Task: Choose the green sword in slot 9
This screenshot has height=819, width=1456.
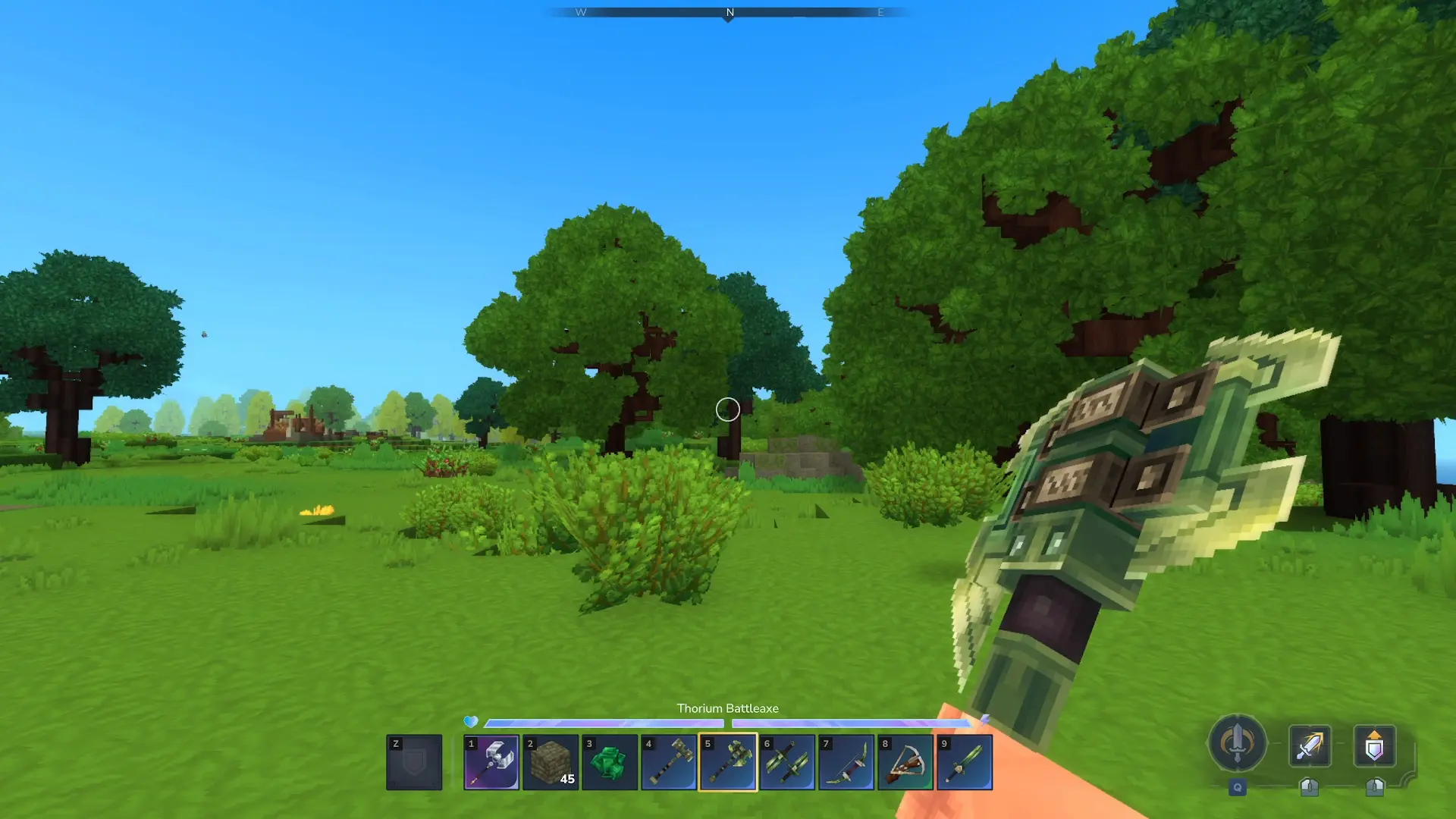Action: (x=965, y=762)
